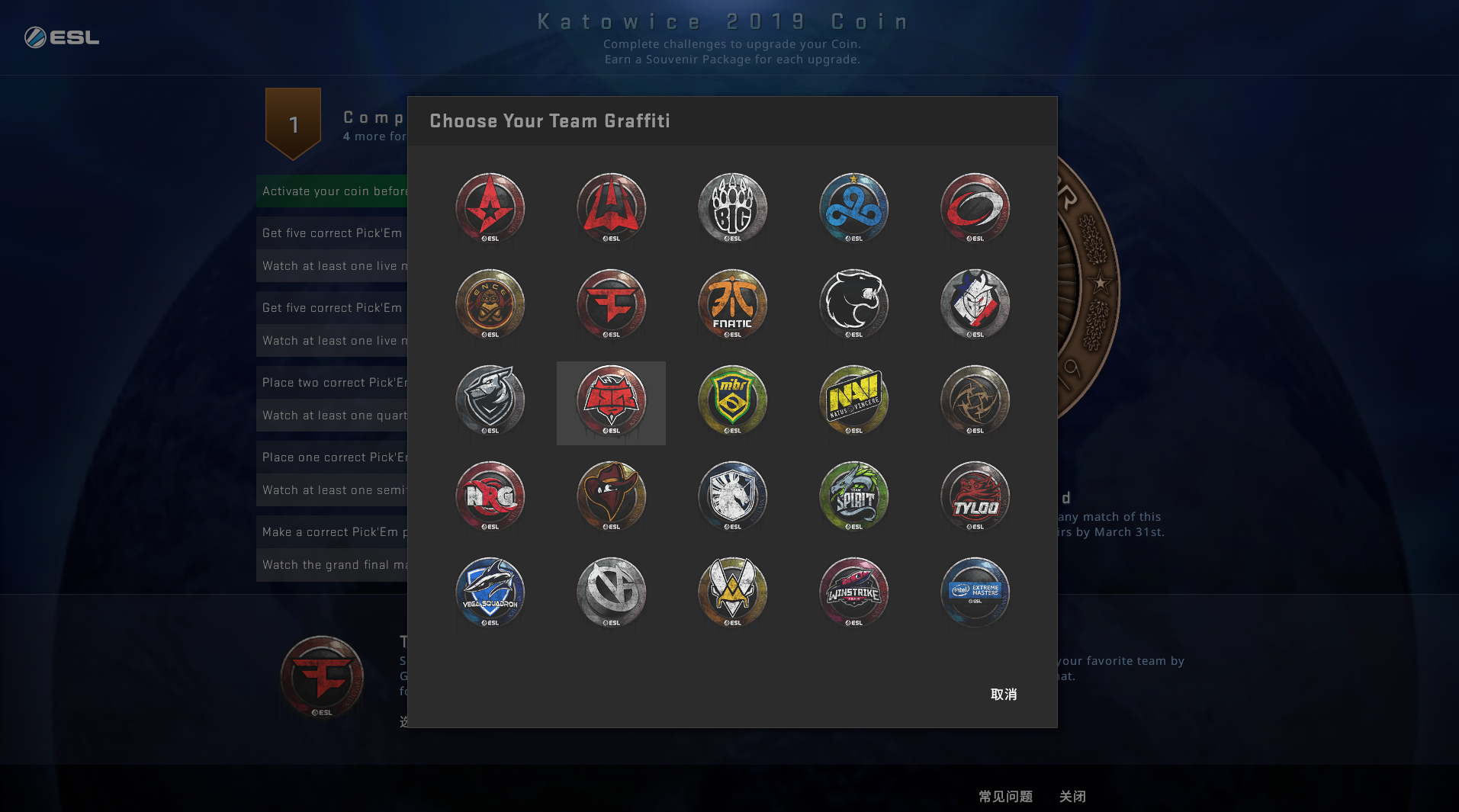Select the Team Vitality graffiti
Viewport: 1459px width, 812px height.
pos(732,593)
